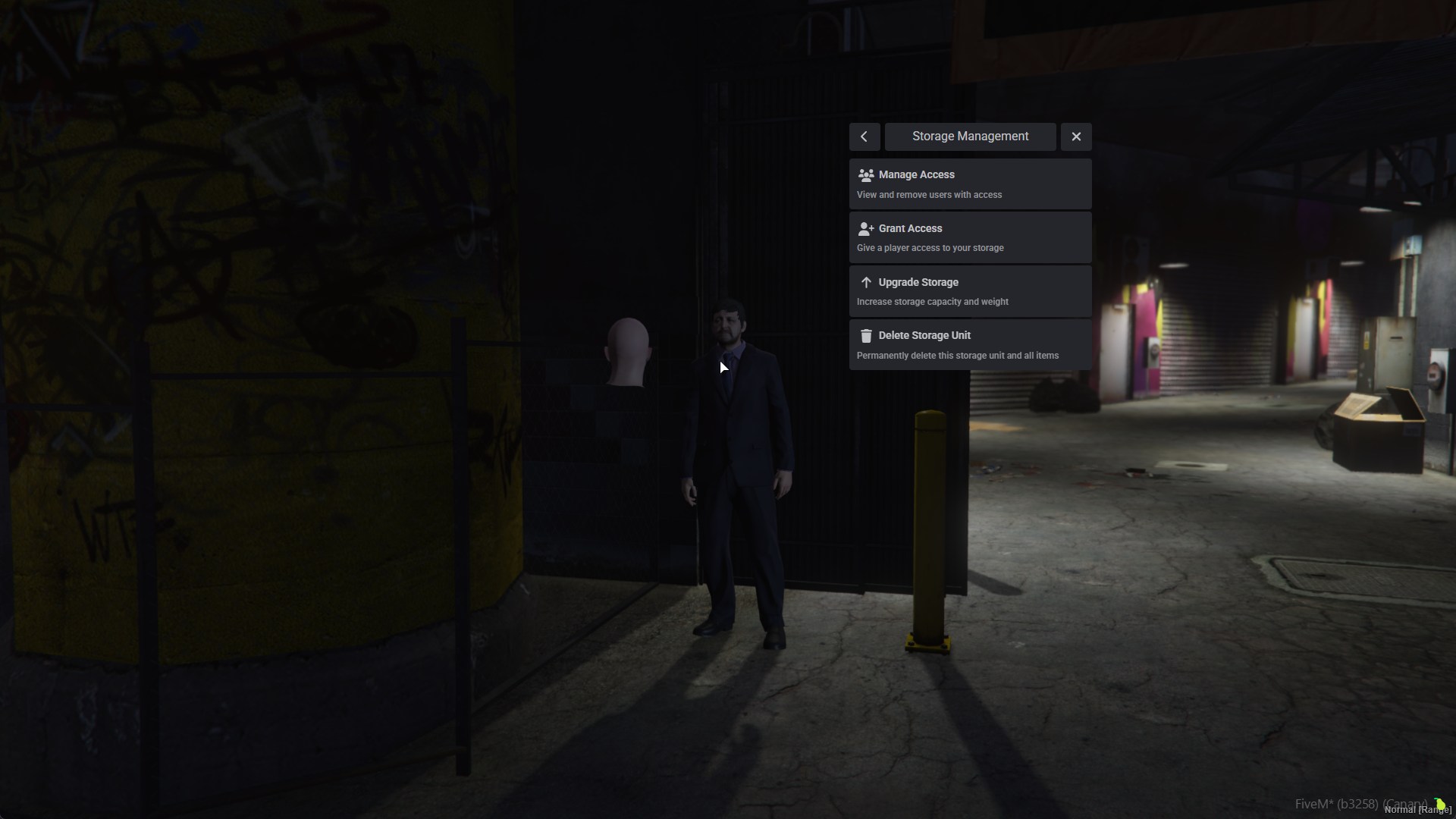Screen dimensions: 1456x819
Task: Click the Manage Access people icon
Action: point(866,175)
